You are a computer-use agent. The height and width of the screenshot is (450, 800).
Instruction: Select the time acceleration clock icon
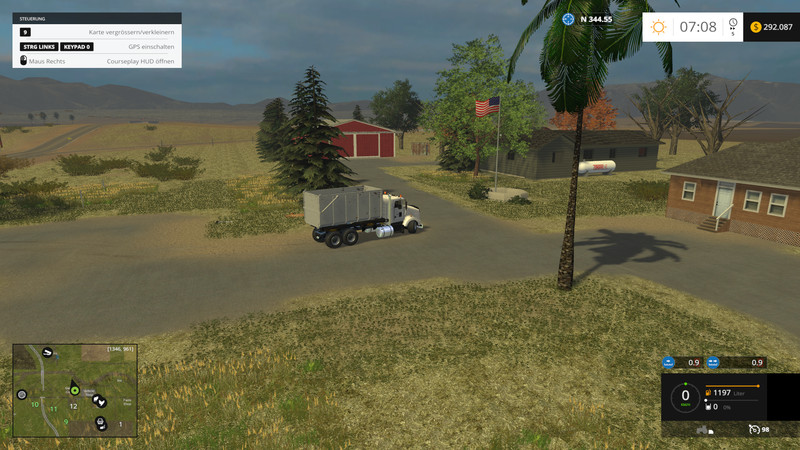(x=734, y=24)
